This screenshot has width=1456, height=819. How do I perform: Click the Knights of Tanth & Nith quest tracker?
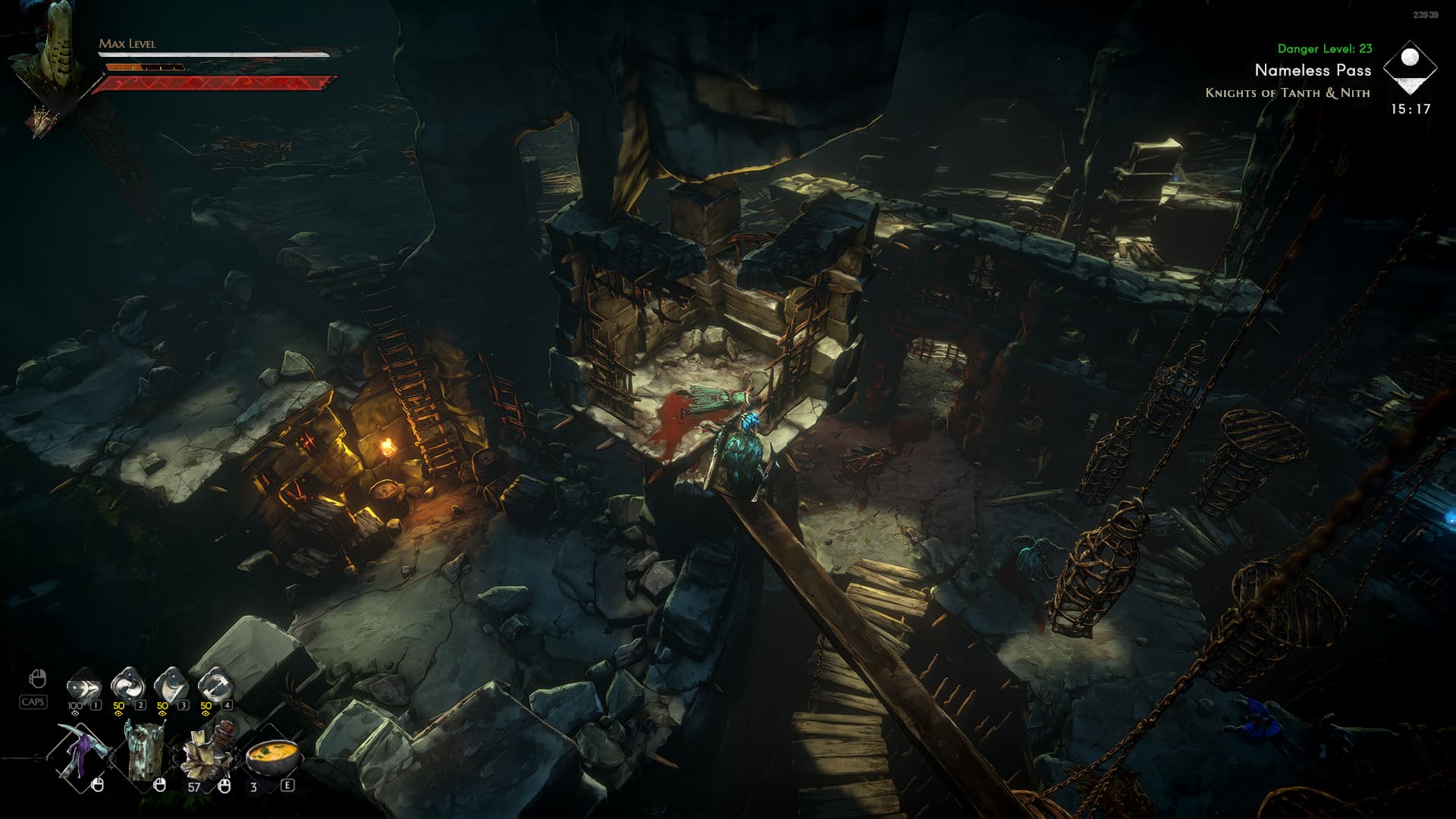1287,93
